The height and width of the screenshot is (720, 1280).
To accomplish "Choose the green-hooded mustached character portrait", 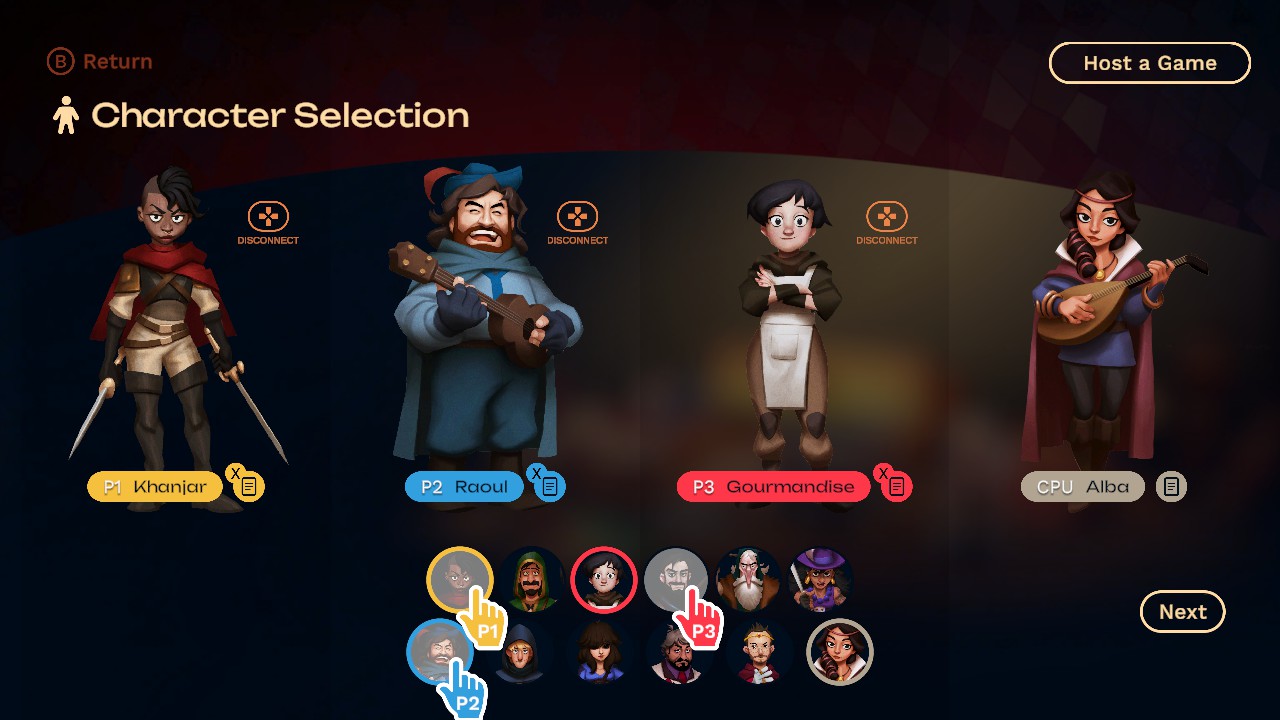I will (531, 580).
